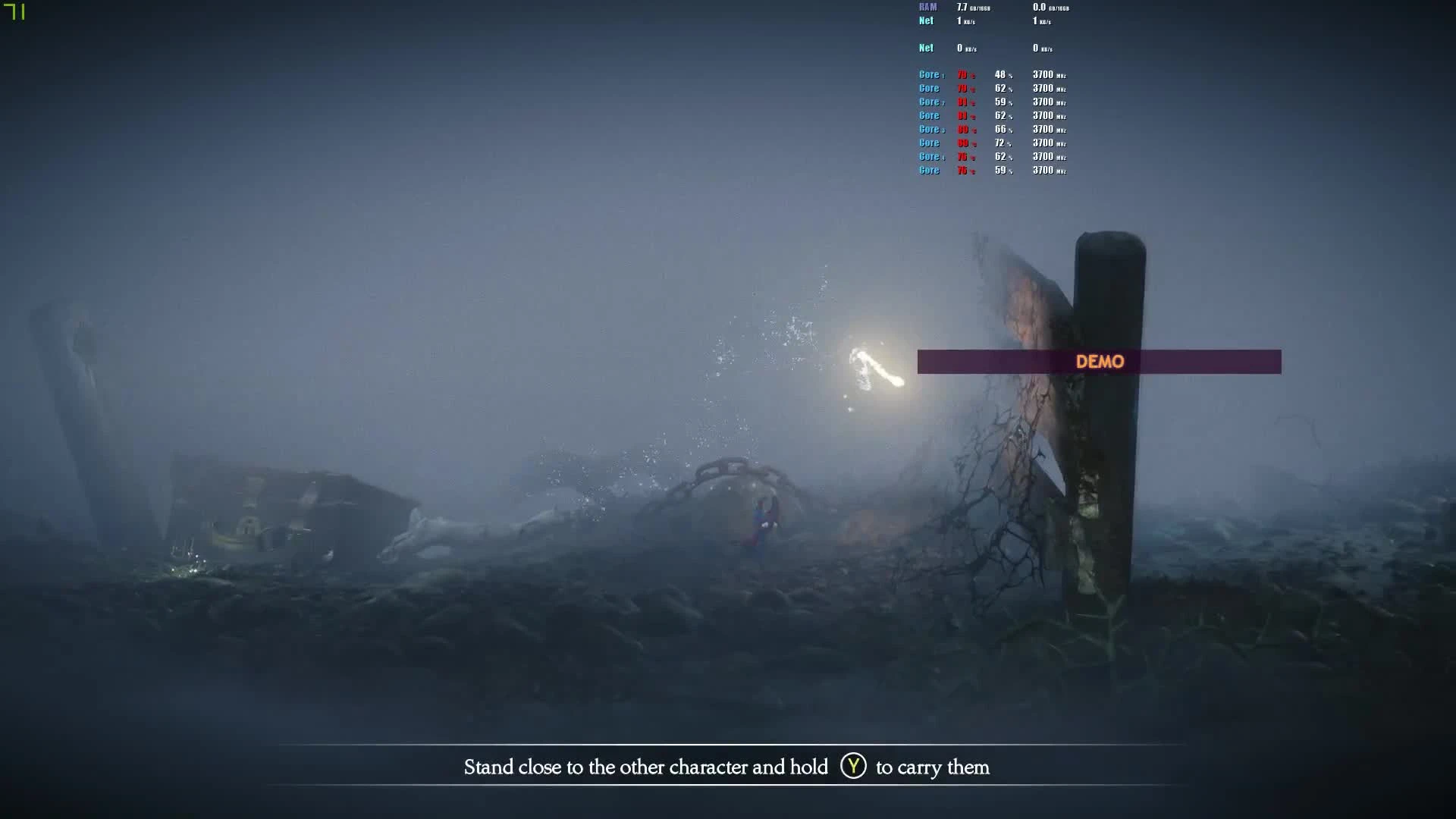Click the phrase 'to carry them'

point(933,767)
